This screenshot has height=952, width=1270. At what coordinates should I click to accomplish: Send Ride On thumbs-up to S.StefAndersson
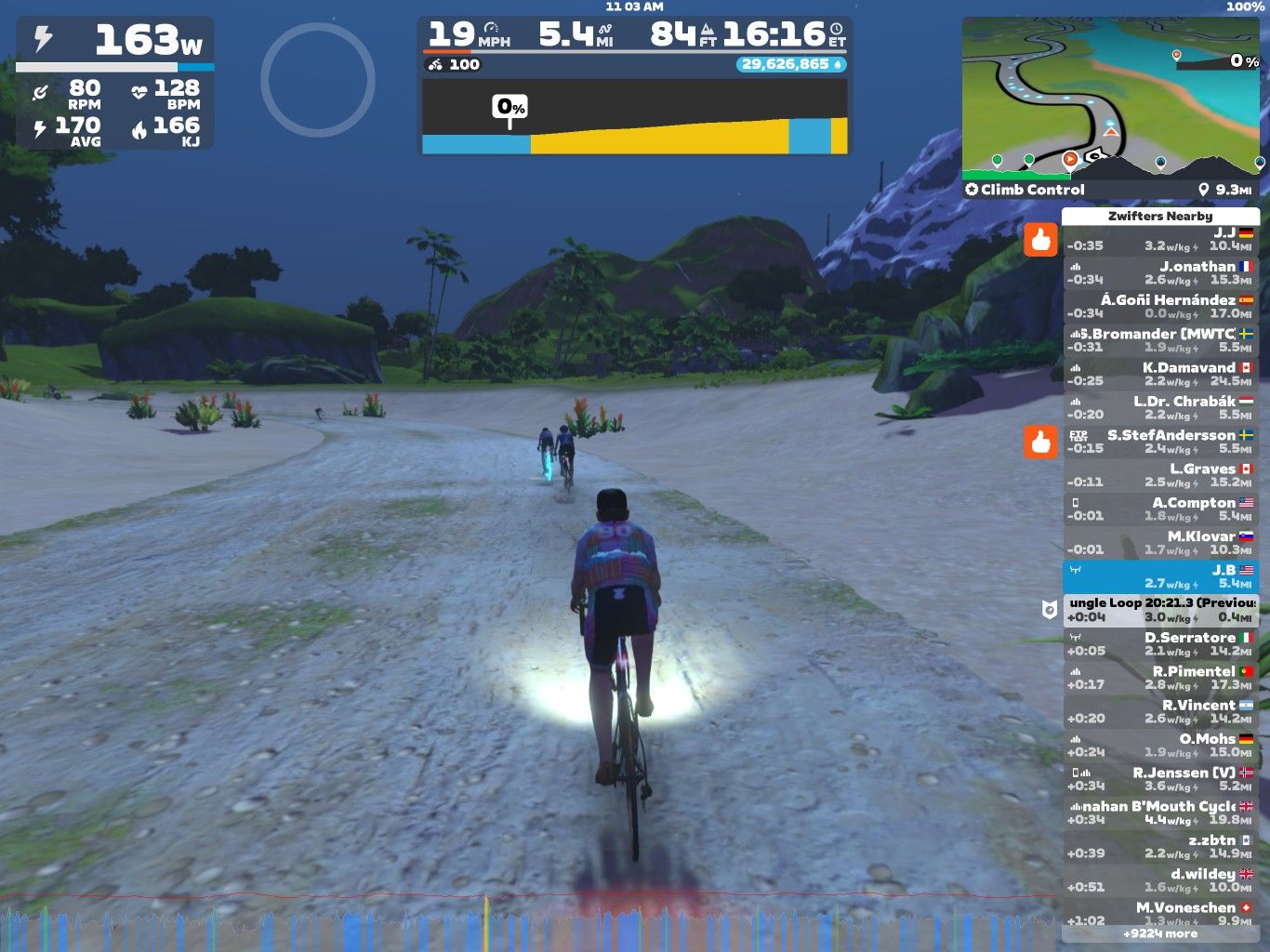[1040, 442]
